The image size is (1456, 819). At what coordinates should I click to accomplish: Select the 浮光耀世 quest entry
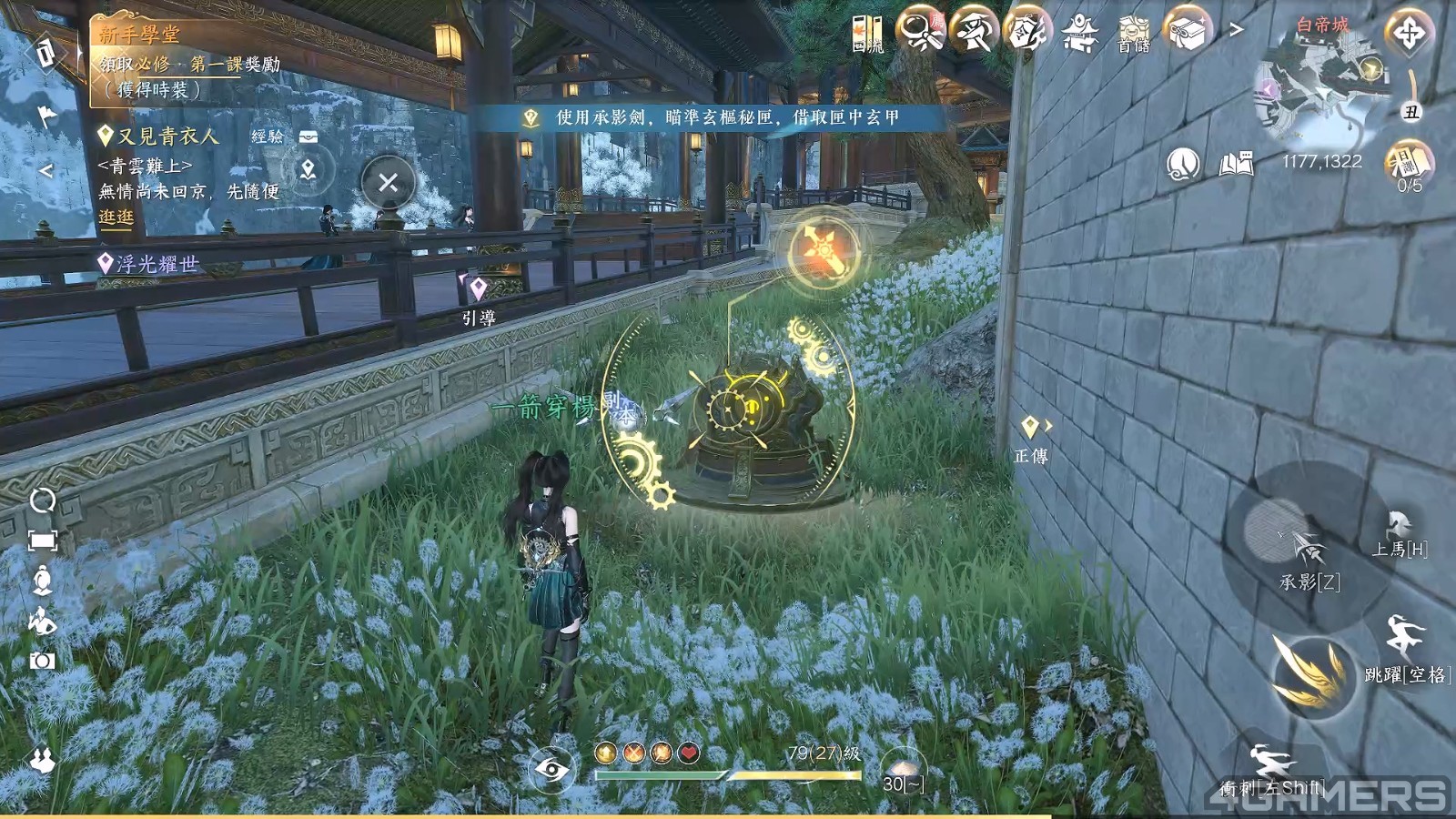click(157, 264)
